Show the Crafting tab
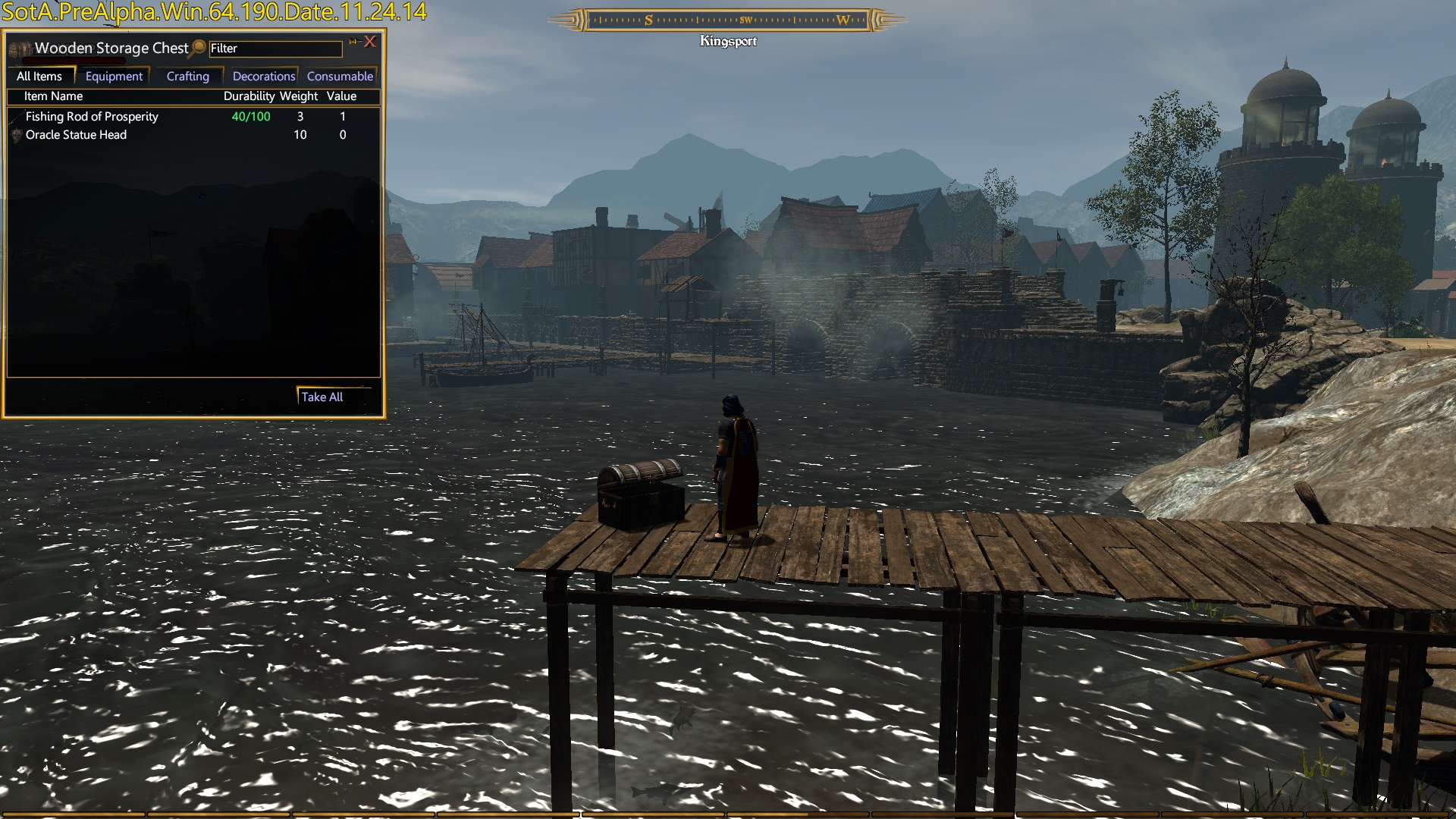 click(x=187, y=77)
